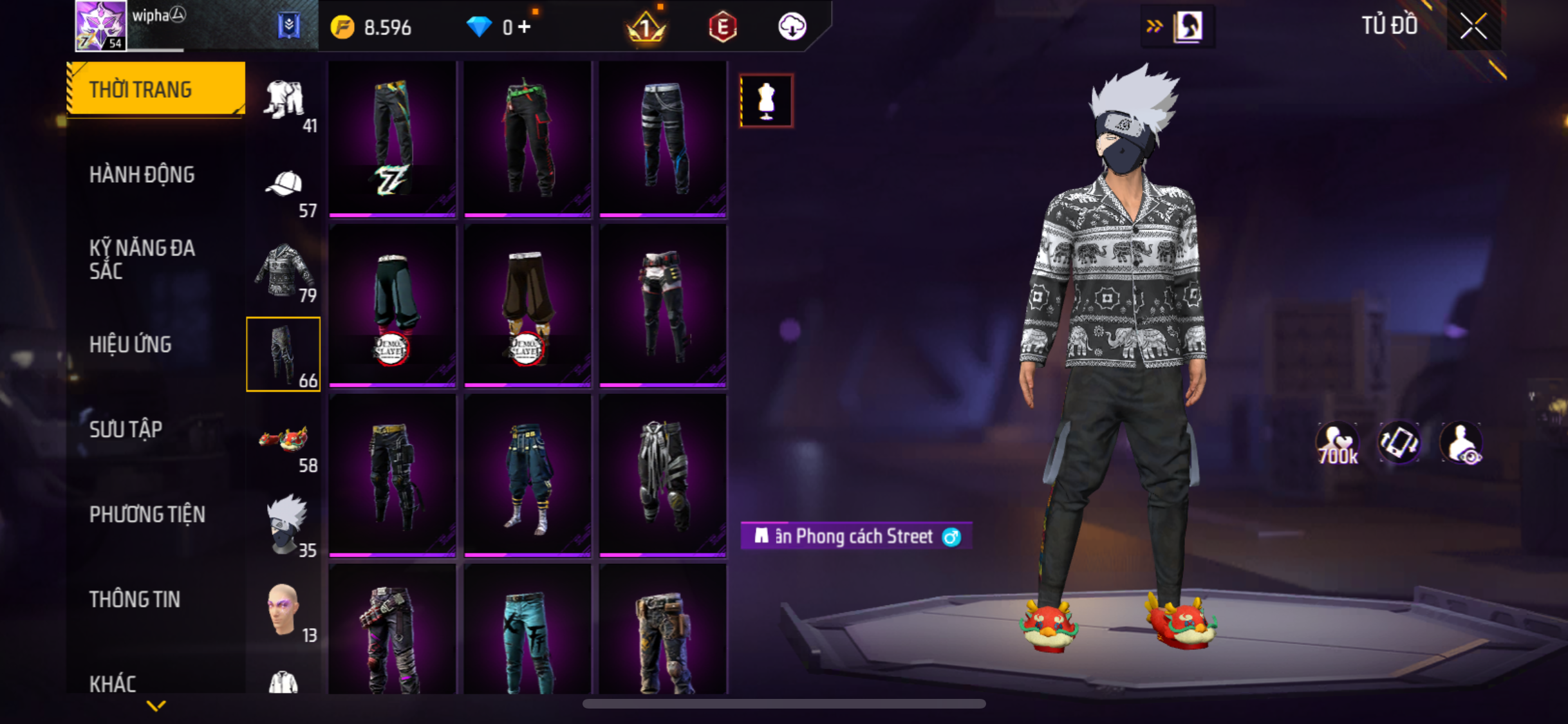Select the black pants with Z logo
1568x724 pixels.
coord(393,138)
